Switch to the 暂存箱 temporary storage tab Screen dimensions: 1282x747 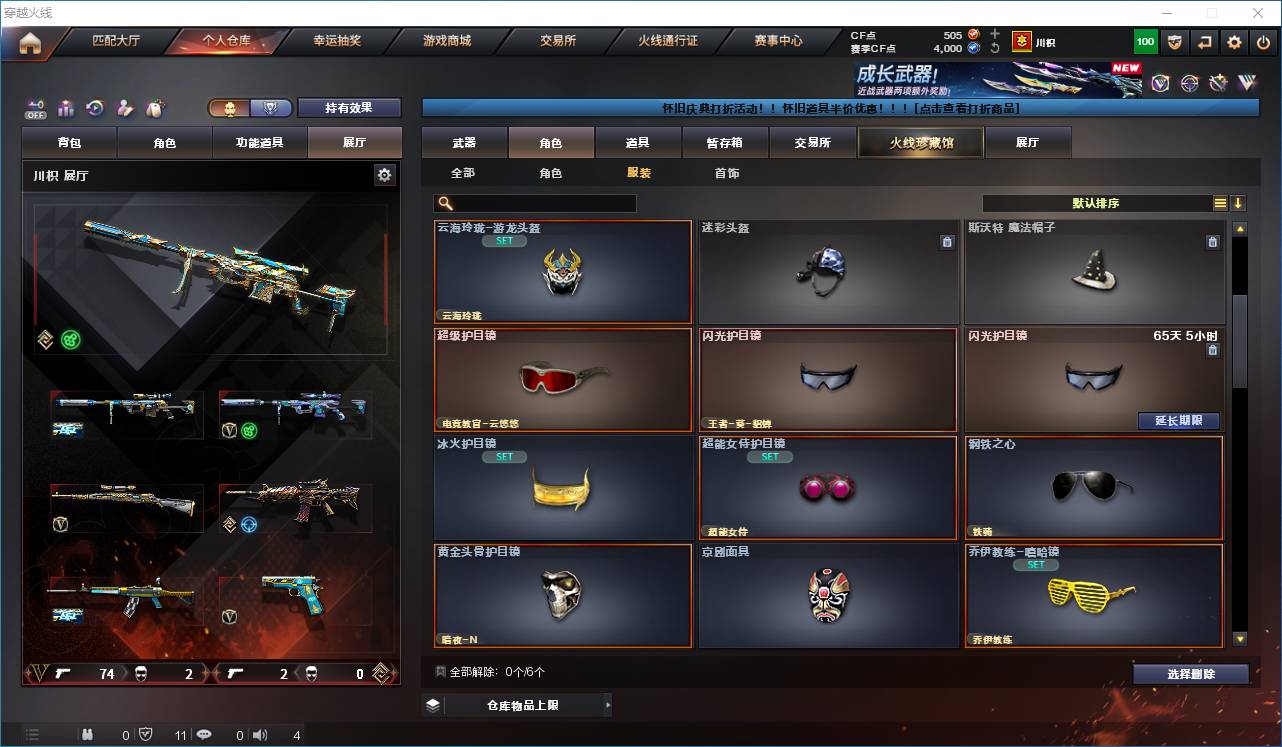pyautogui.click(x=725, y=143)
